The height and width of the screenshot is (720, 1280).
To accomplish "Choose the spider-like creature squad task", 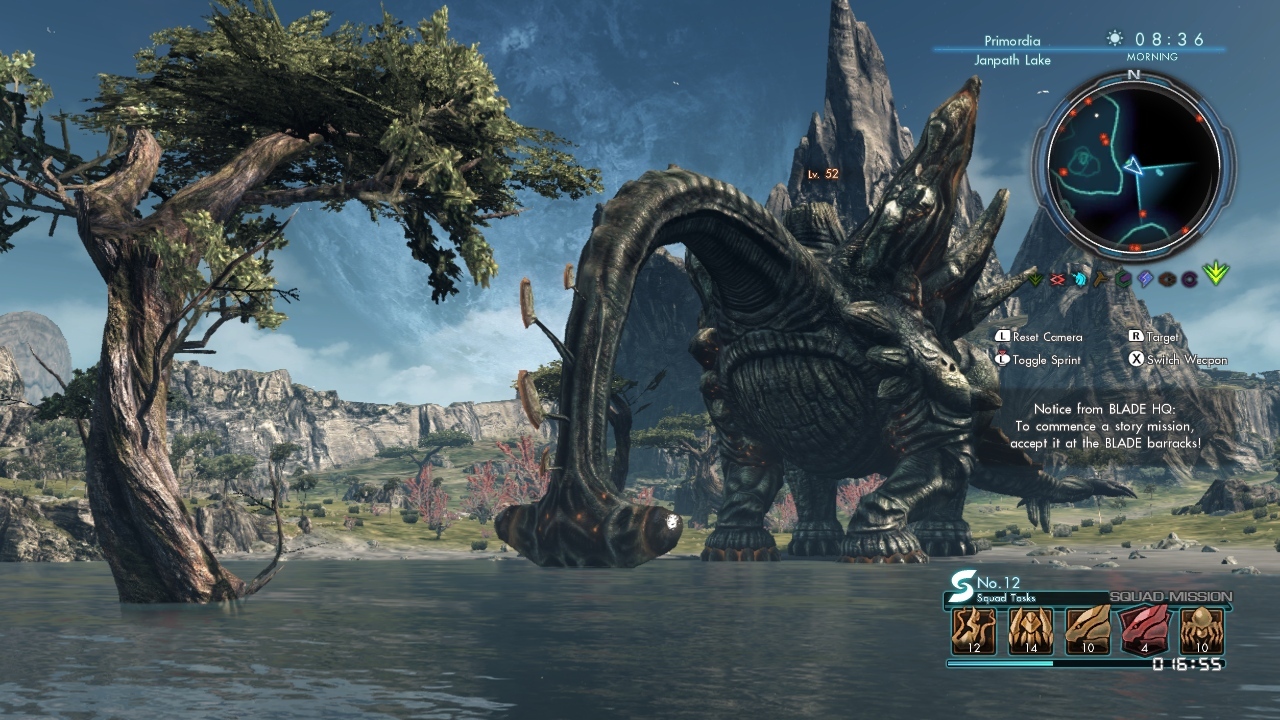I will point(1201,632).
